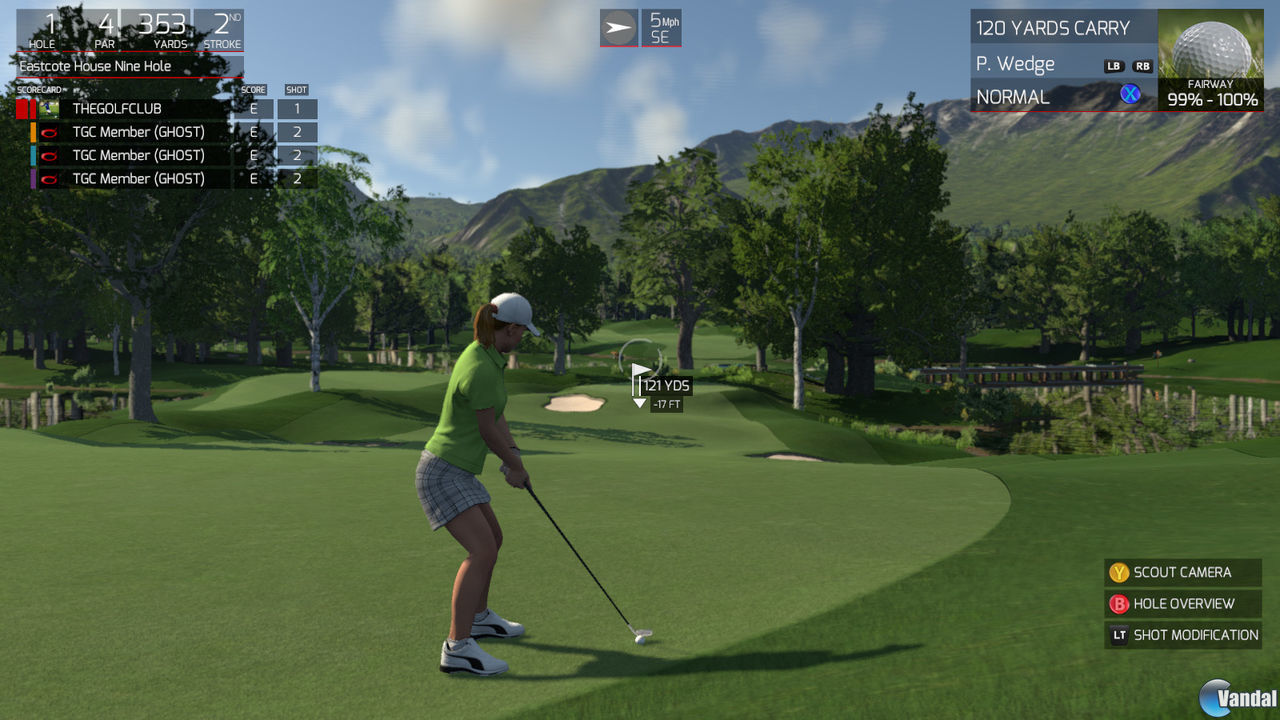Click the wind direction arrow icon
1280x720 pixels.
click(619, 26)
